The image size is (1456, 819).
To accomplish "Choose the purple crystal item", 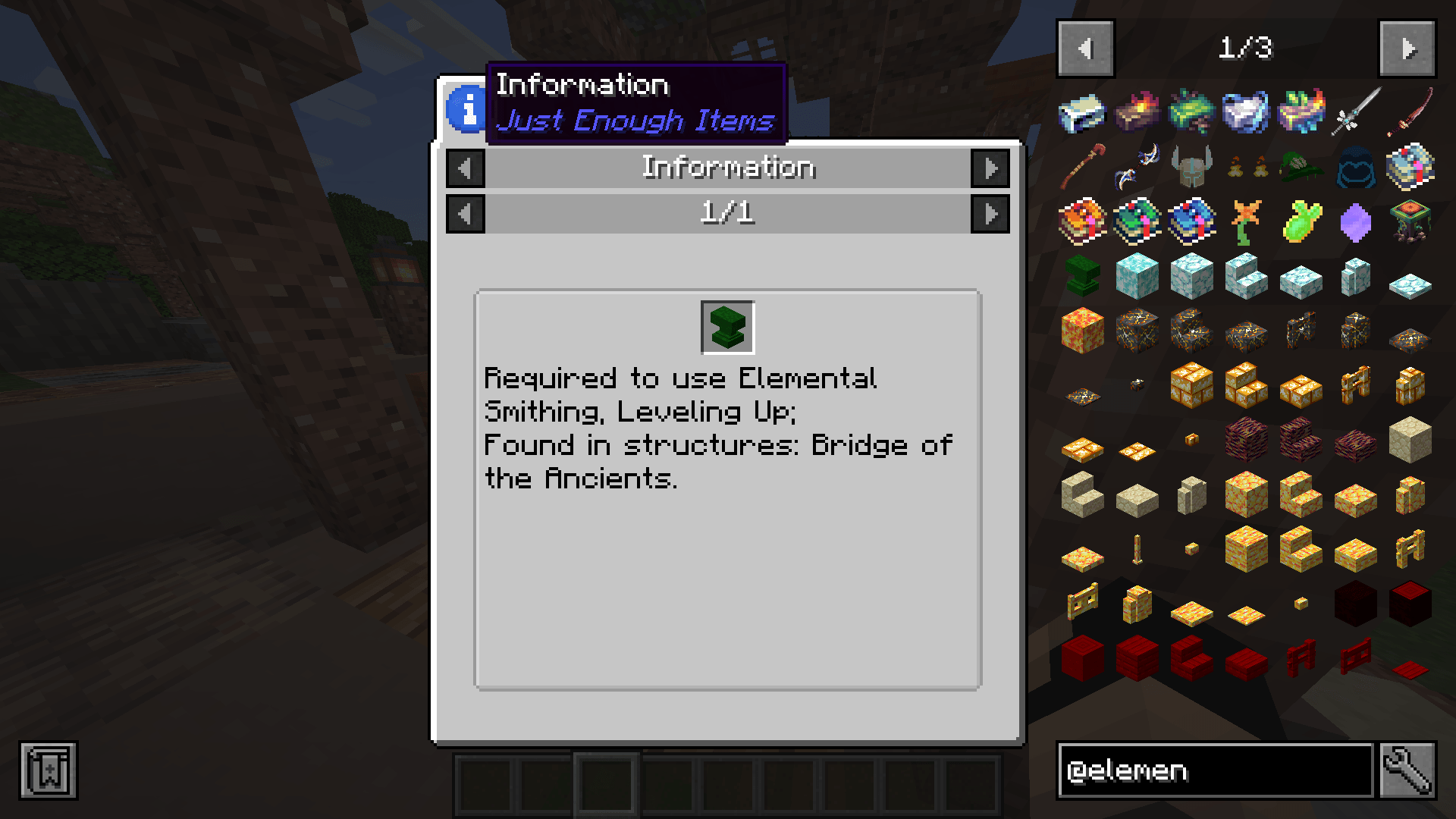I will tap(1355, 222).
